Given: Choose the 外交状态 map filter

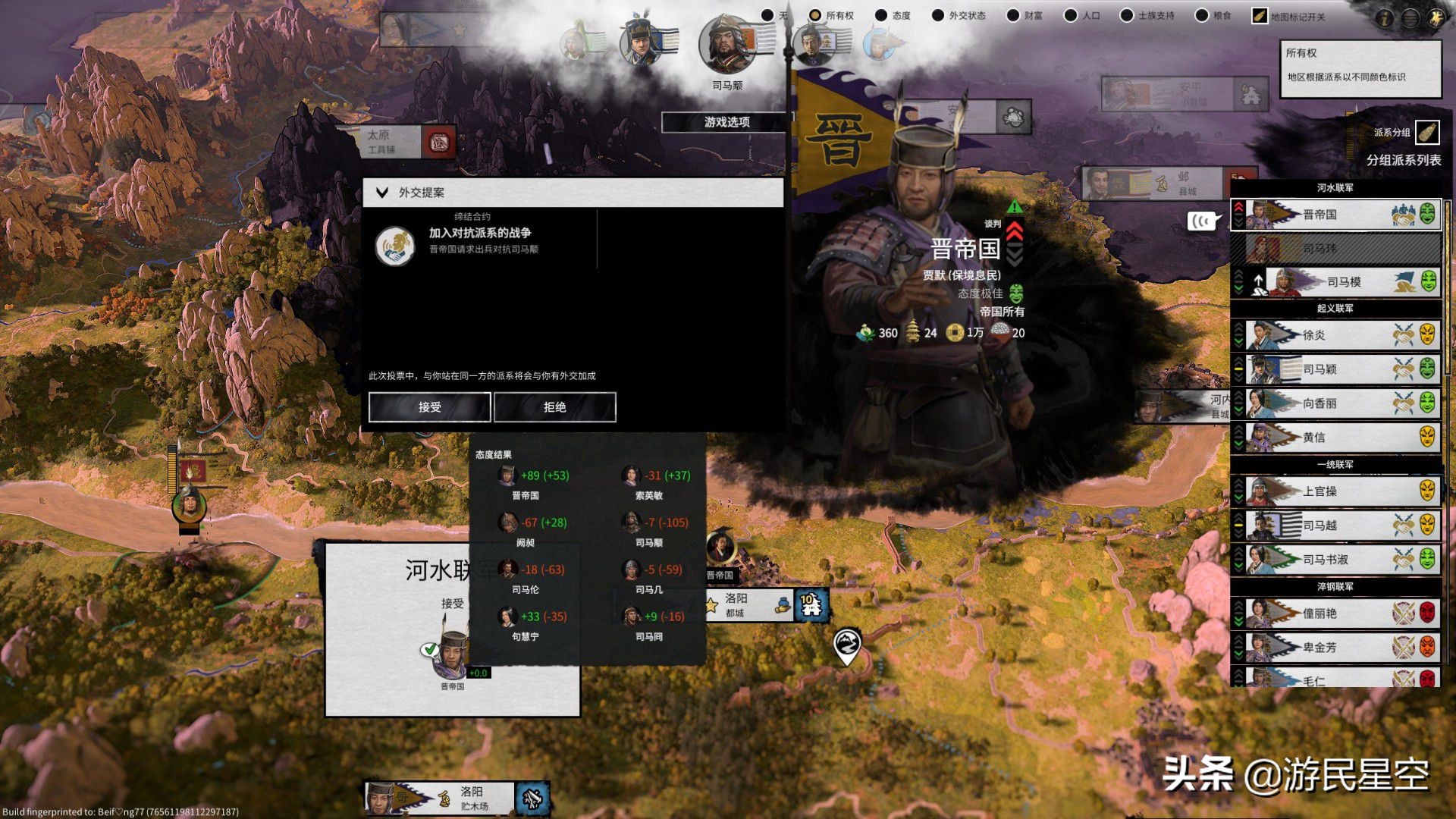Looking at the screenshot, I should pyautogui.click(x=938, y=15).
